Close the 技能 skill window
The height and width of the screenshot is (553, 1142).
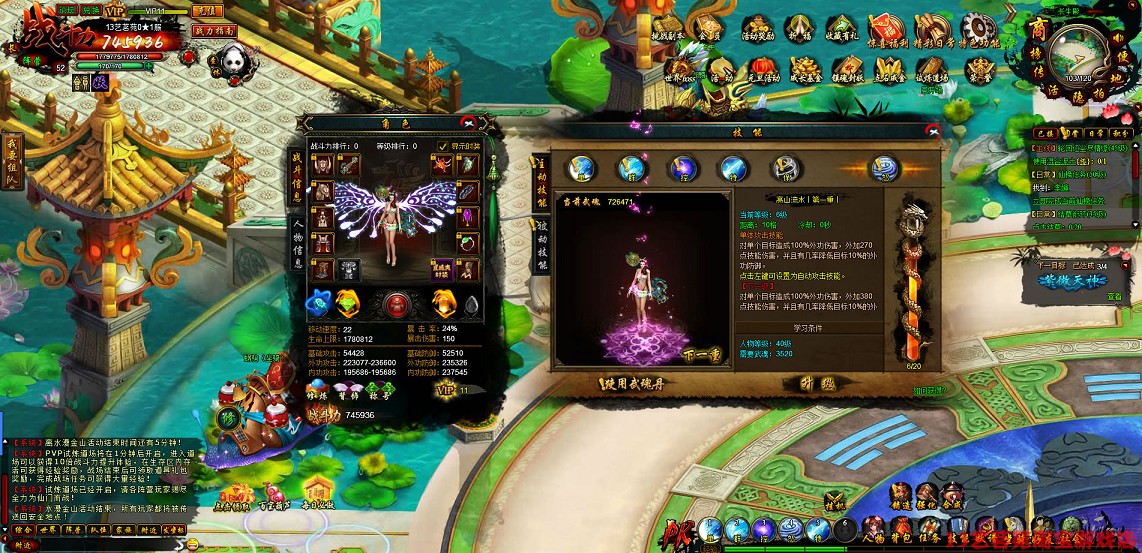coord(933,129)
